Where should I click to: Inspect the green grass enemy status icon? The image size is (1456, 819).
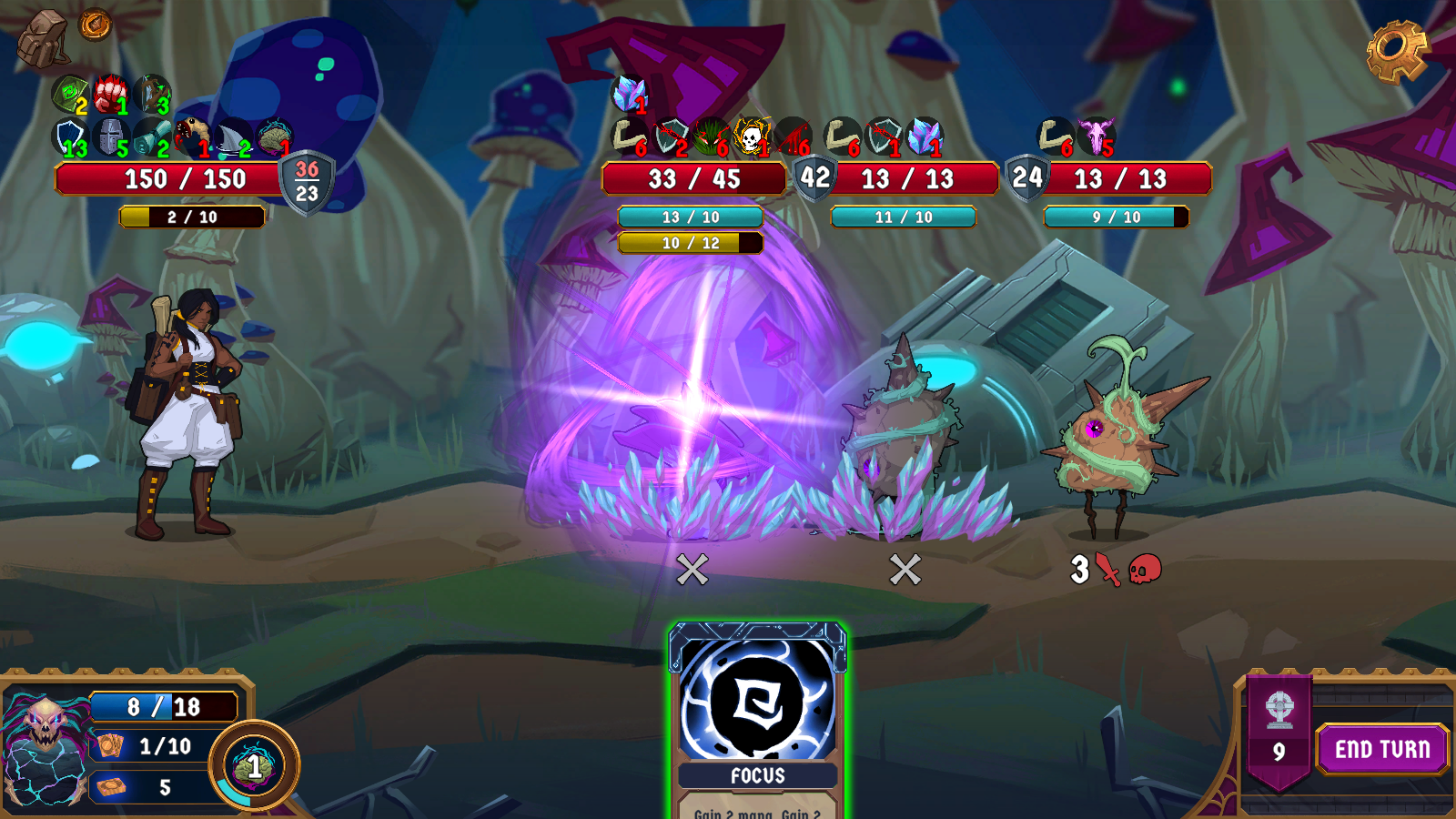[x=711, y=136]
